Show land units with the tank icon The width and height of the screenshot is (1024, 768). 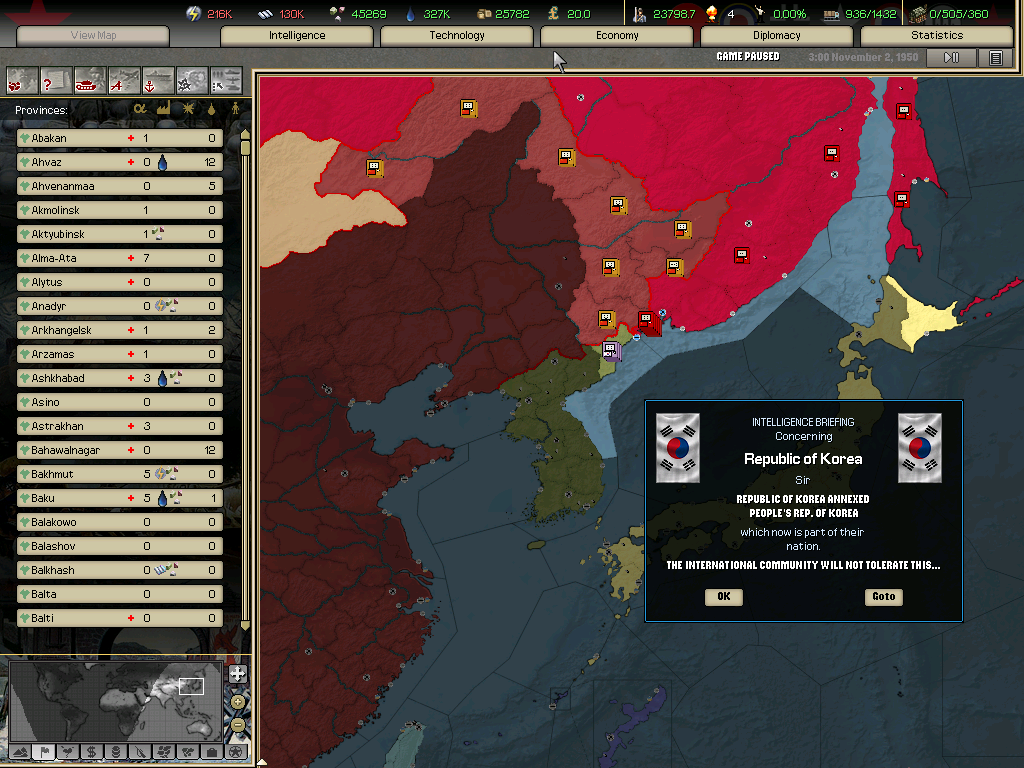(x=90, y=79)
